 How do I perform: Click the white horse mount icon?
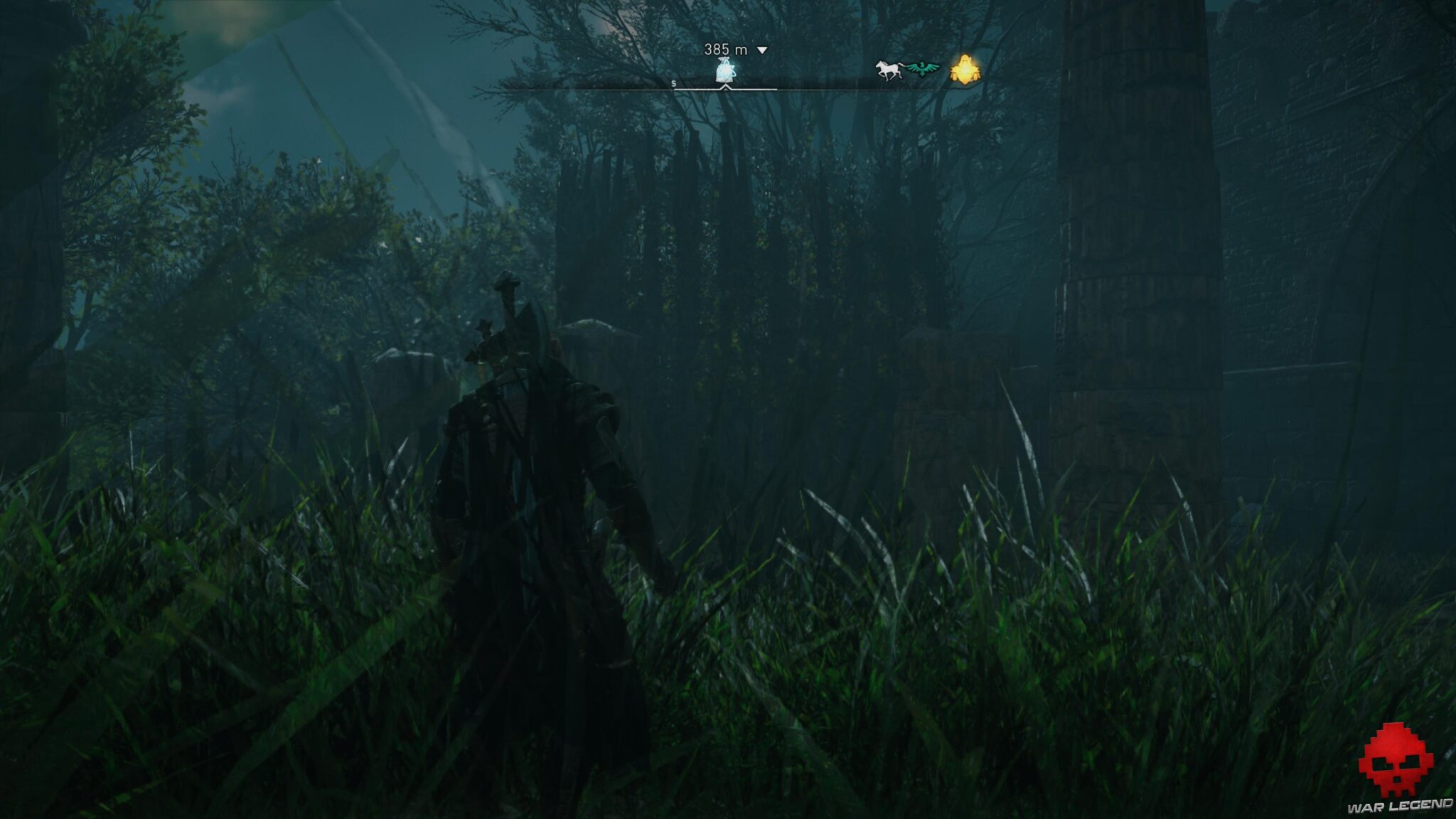889,69
